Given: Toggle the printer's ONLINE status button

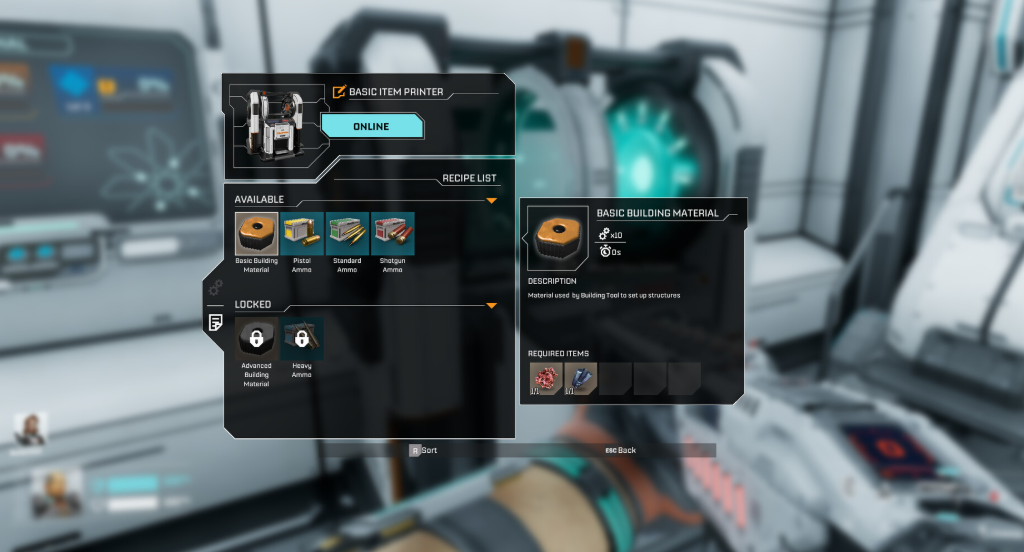Looking at the screenshot, I should pos(371,126).
